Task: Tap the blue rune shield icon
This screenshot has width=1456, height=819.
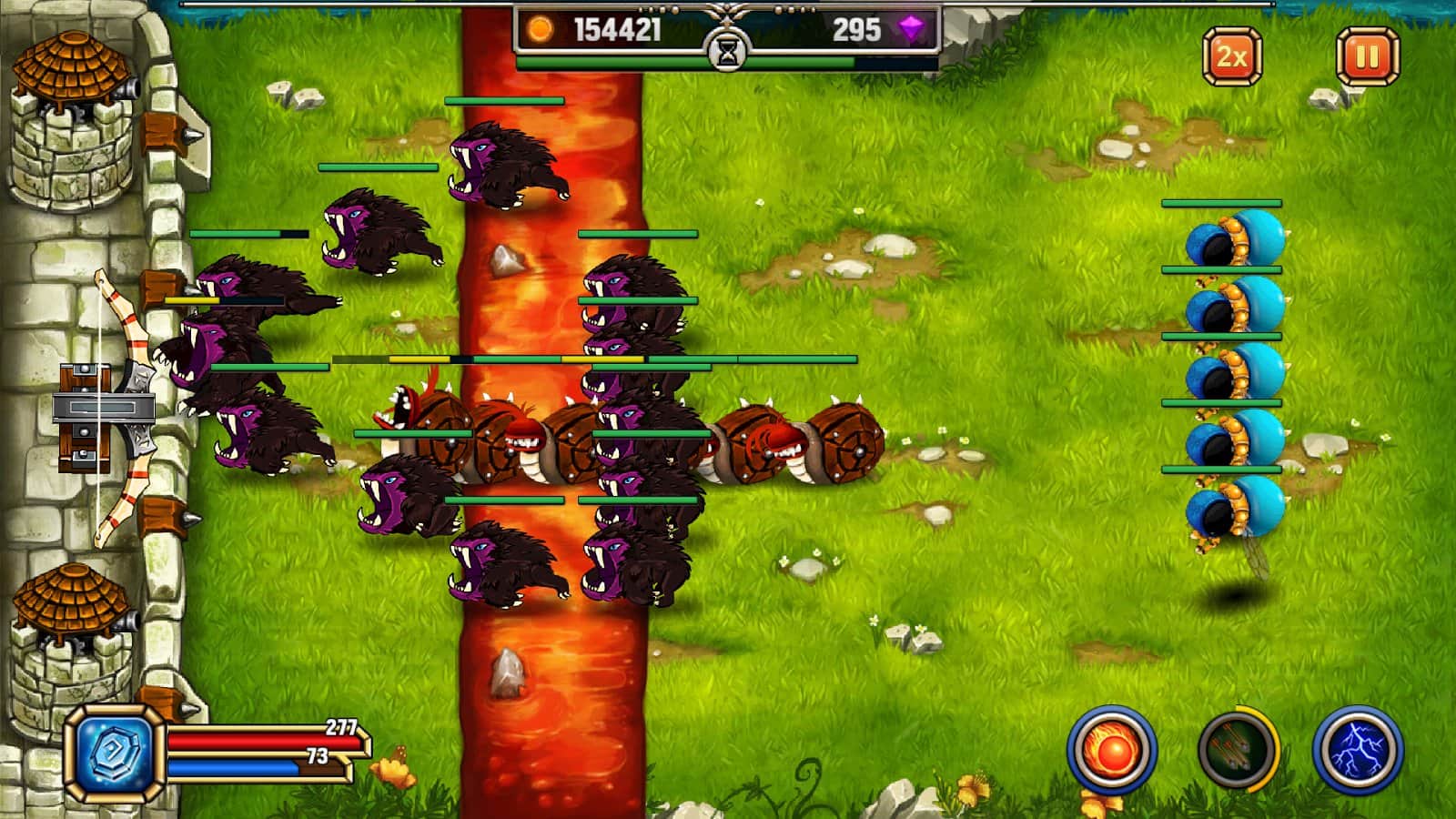Action: point(115,752)
